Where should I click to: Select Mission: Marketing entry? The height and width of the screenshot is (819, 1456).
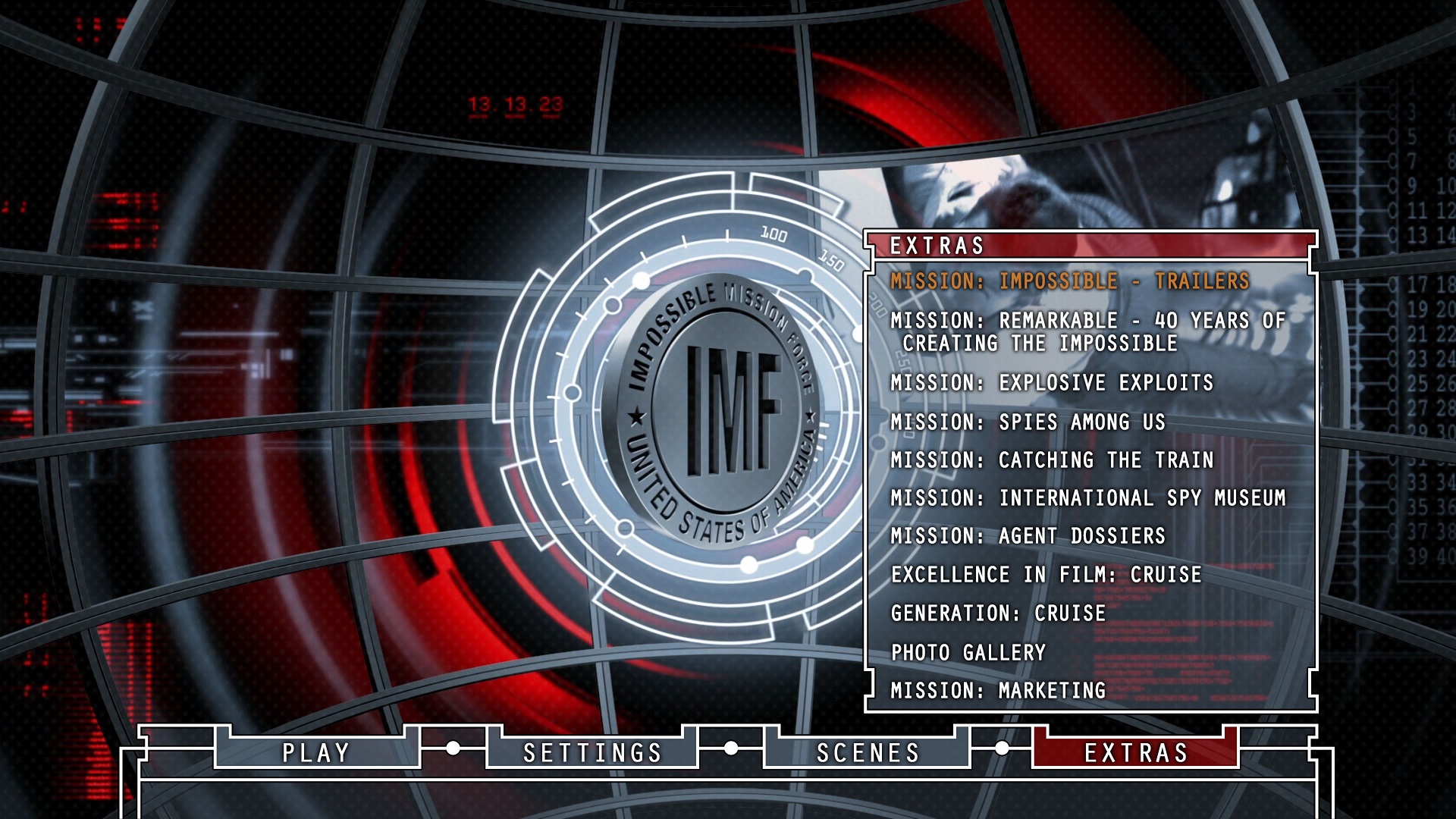pos(998,691)
